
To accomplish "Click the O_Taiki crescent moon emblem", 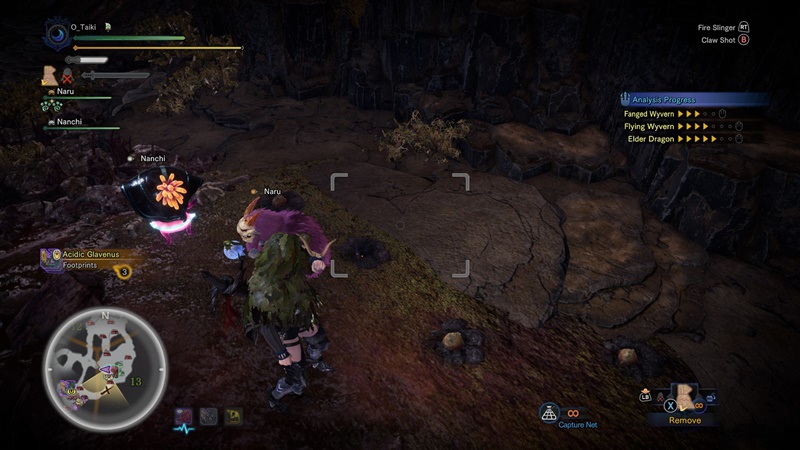I will [56, 34].
